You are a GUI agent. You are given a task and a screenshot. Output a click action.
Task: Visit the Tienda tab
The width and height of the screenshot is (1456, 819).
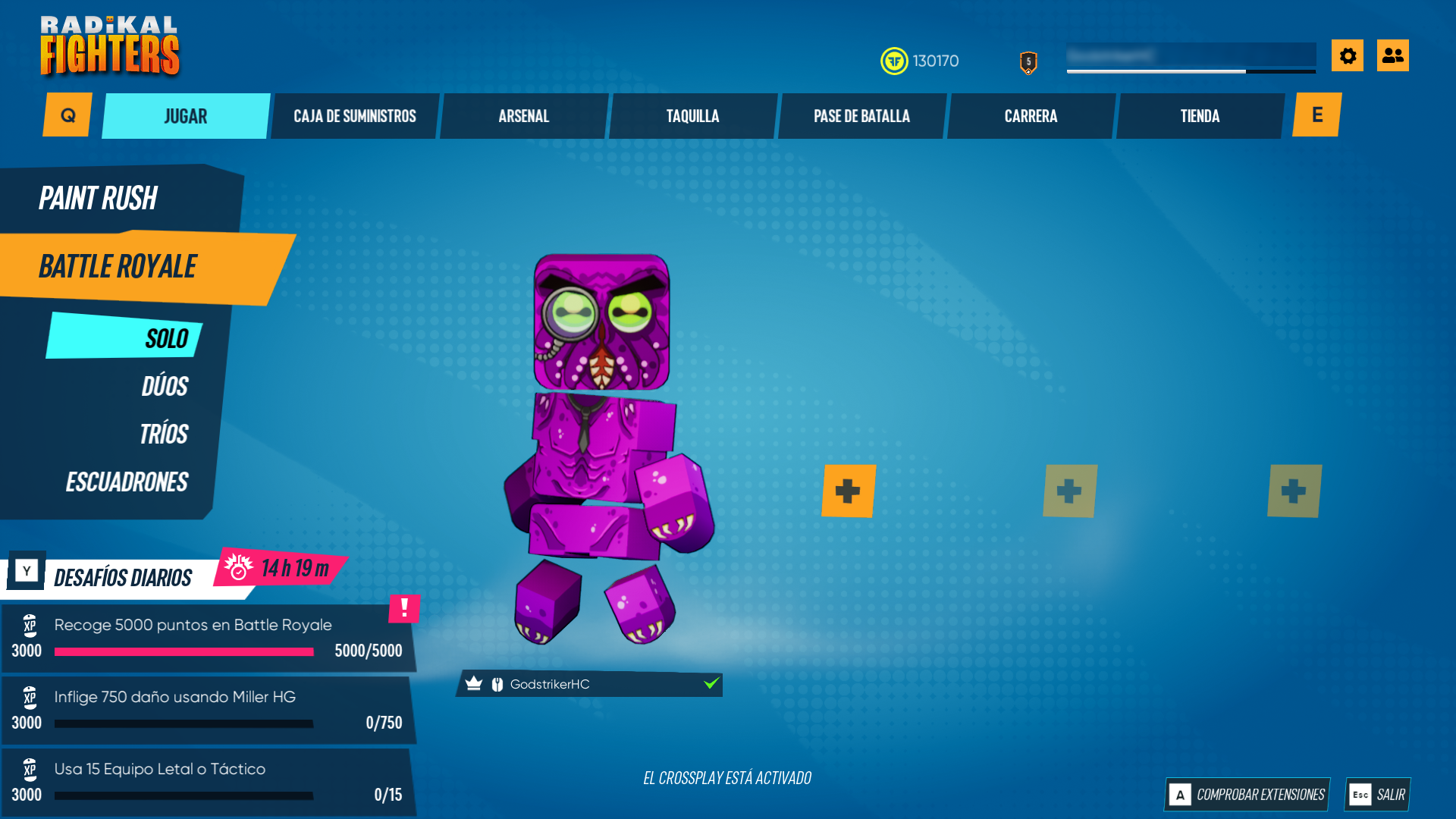pos(1200,116)
